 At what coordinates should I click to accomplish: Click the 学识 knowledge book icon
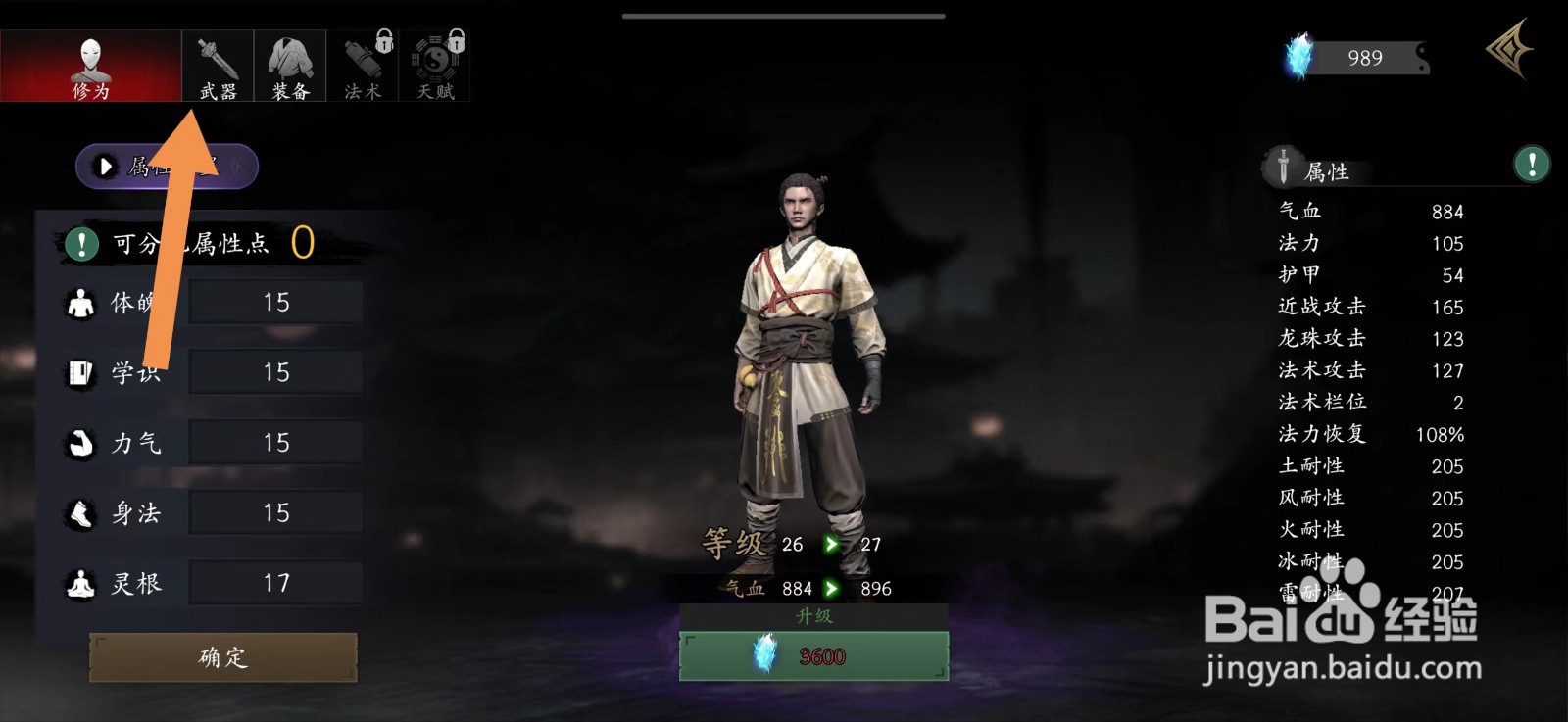click(78, 372)
